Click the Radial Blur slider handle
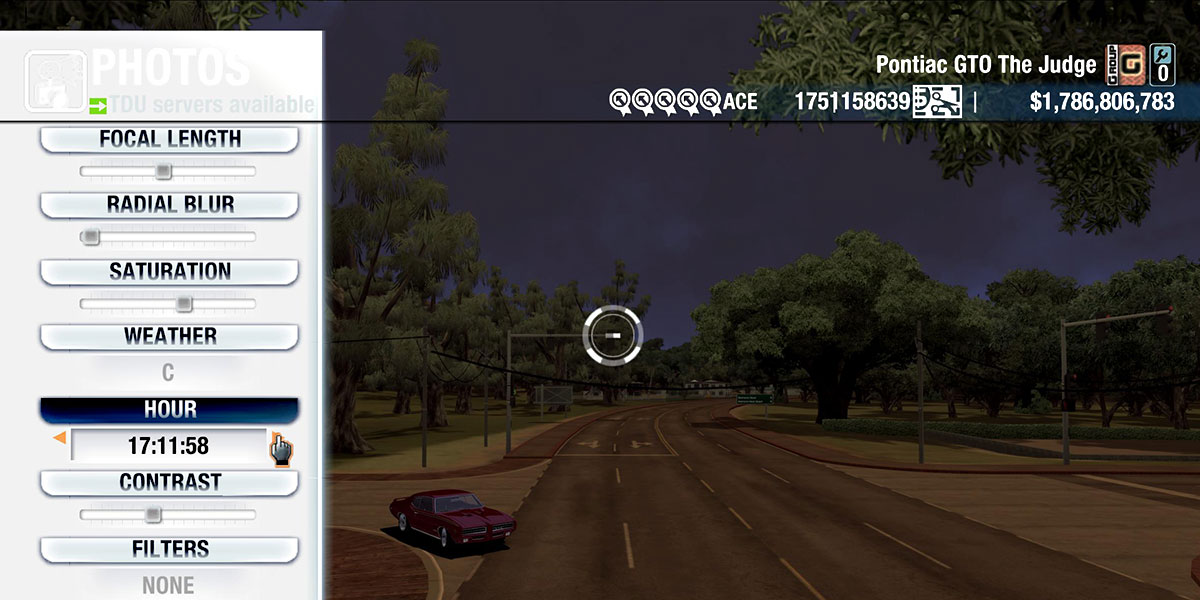The height and width of the screenshot is (600, 1200). (x=91, y=237)
